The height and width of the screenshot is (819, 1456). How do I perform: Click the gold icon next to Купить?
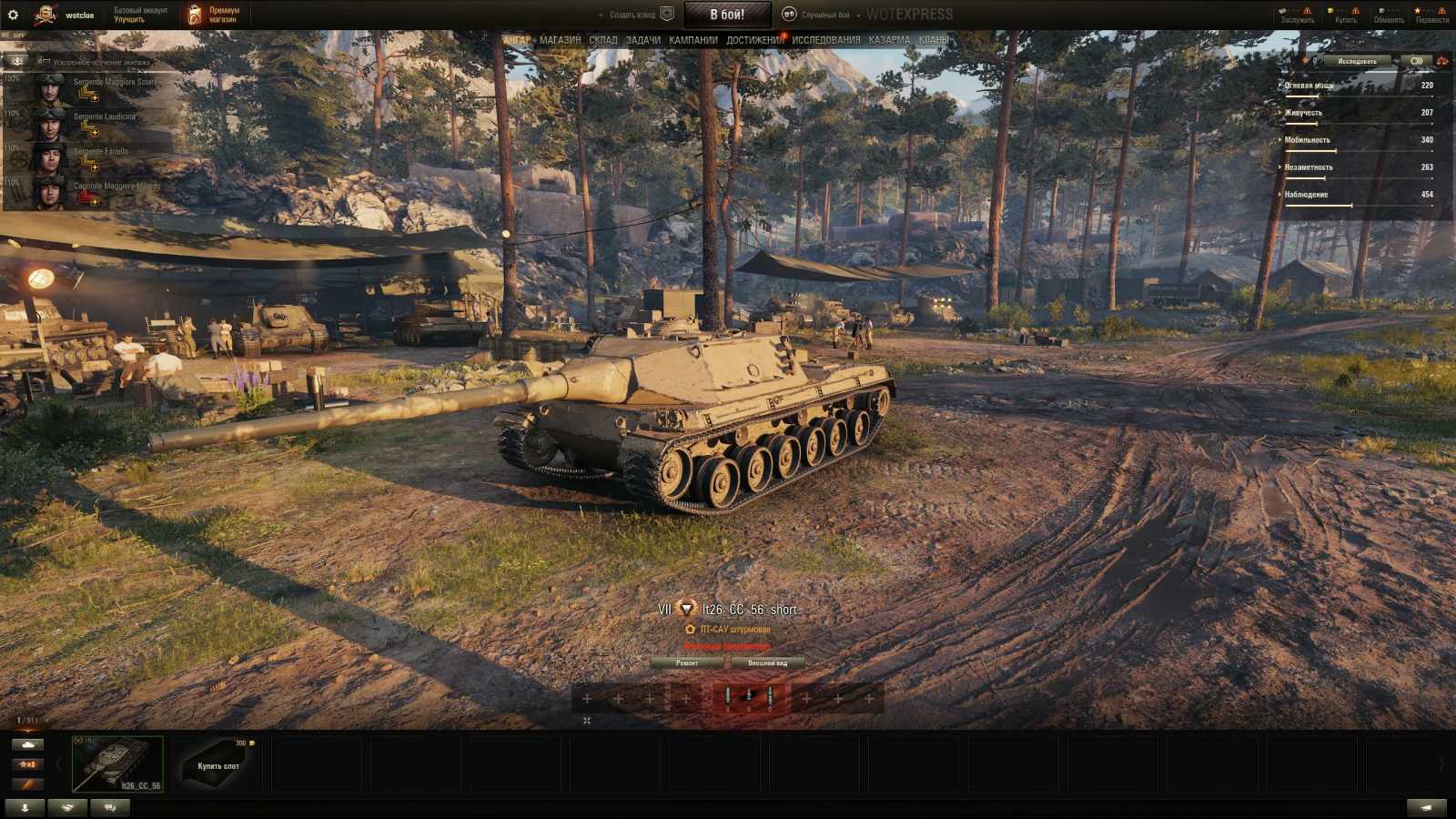point(1330,10)
